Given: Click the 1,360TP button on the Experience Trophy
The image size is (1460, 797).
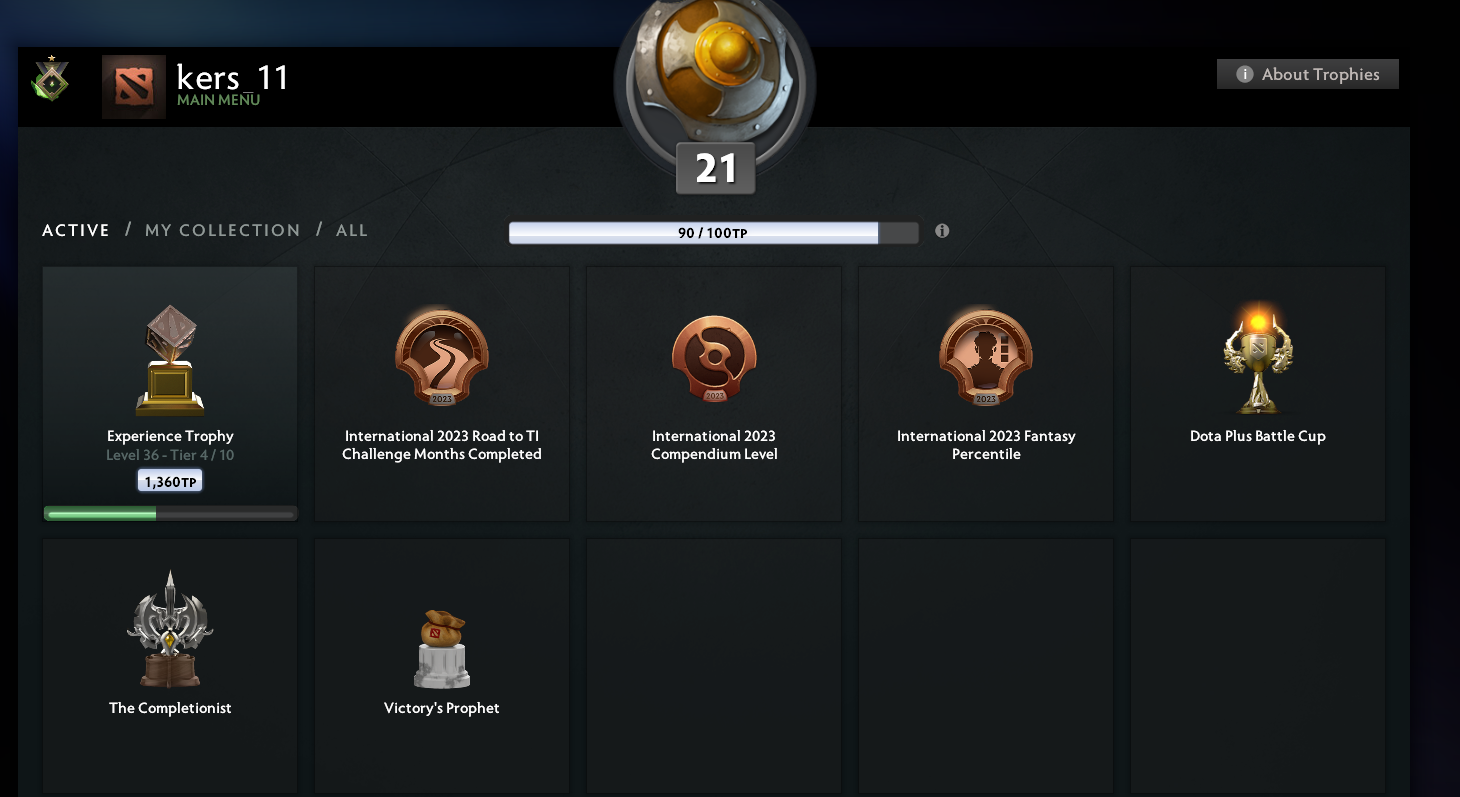Looking at the screenshot, I should click(169, 480).
